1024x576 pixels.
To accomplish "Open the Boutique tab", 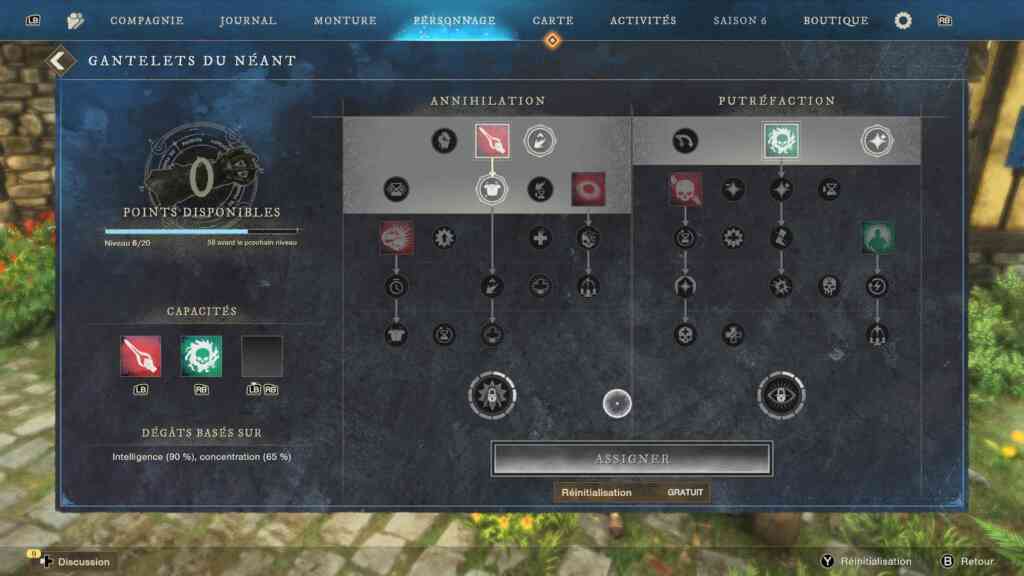I will (836, 20).
